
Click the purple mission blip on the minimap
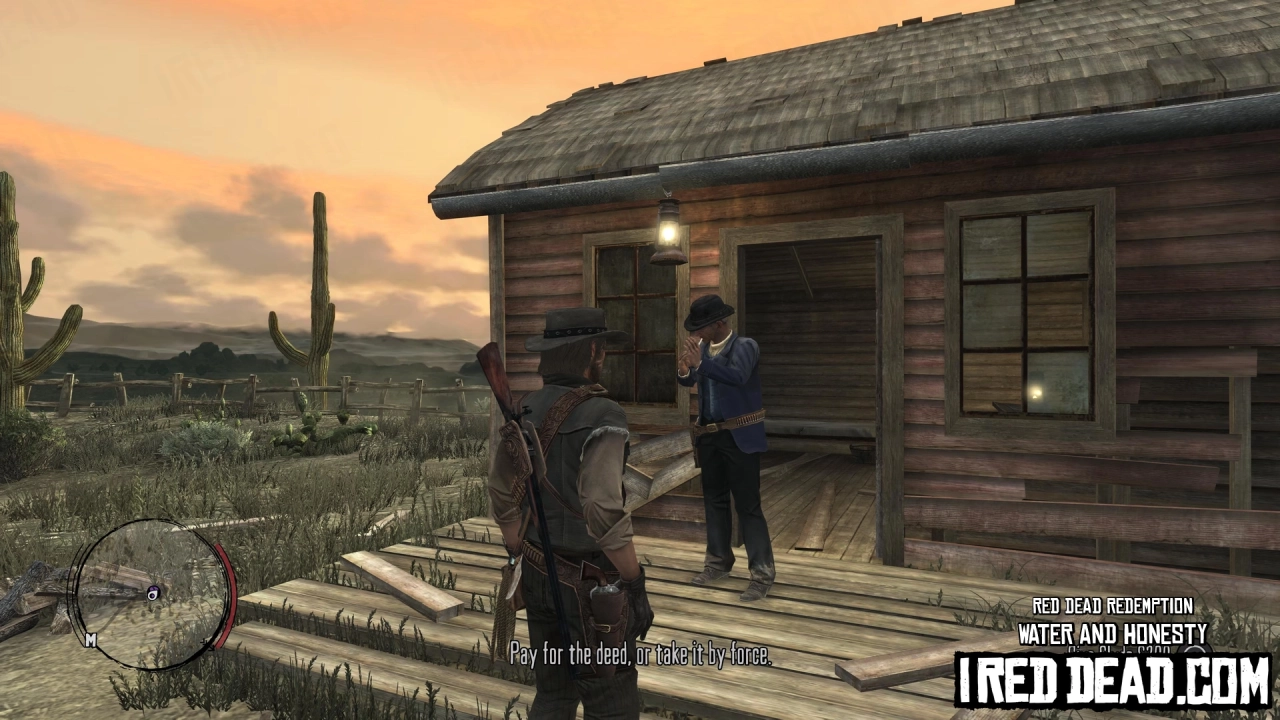pyautogui.click(x=152, y=593)
